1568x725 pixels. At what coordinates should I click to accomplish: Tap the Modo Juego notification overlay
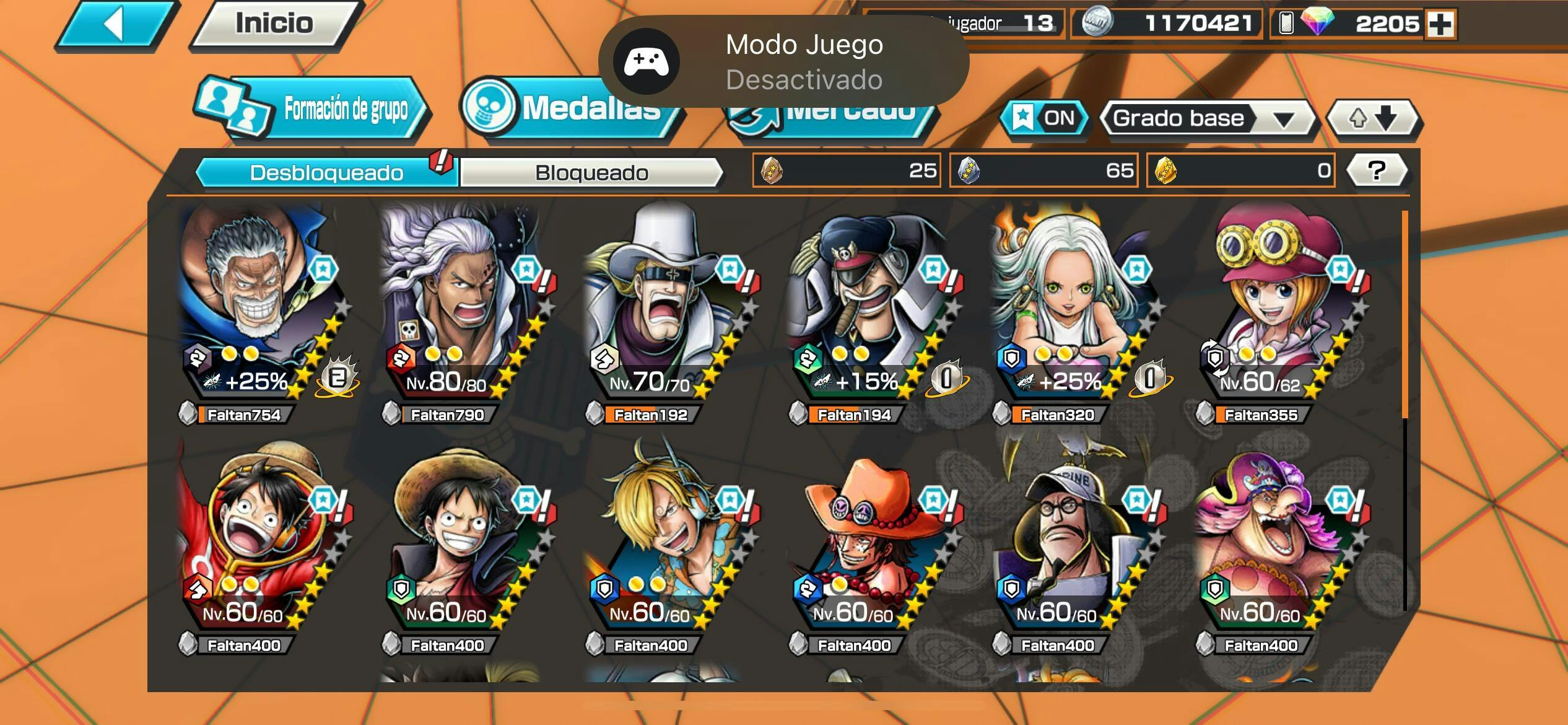(x=783, y=61)
